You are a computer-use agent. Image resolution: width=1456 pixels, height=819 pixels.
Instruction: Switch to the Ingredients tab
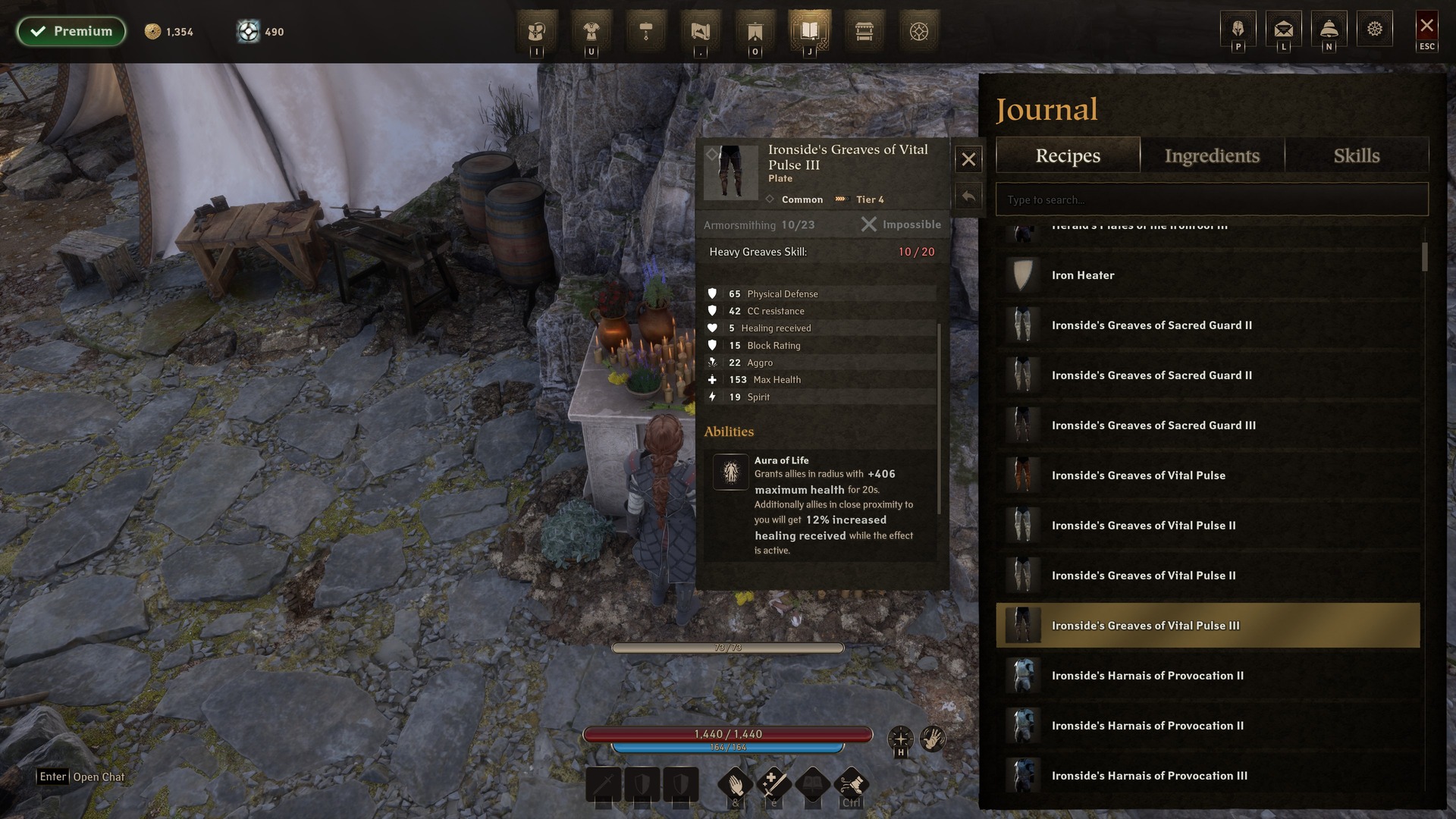tap(1212, 155)
